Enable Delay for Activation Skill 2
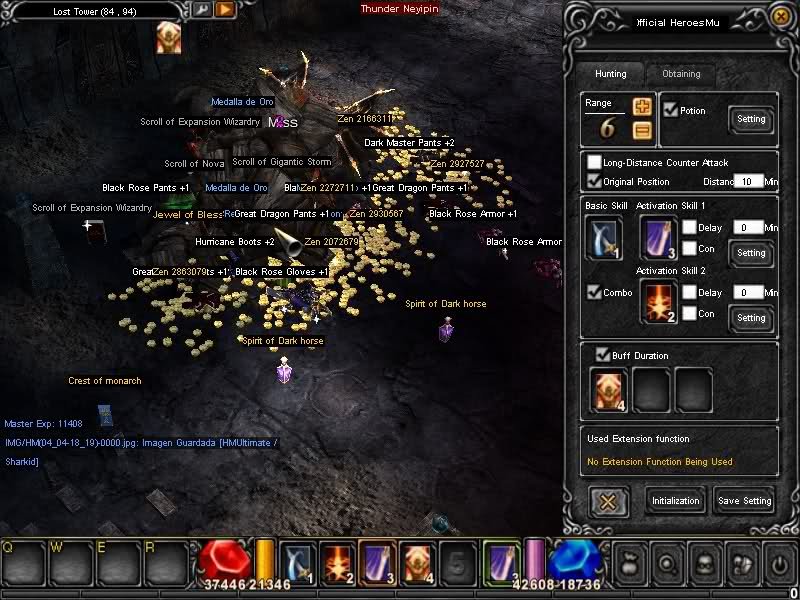The image size is (800, 600). click(690, 292)
